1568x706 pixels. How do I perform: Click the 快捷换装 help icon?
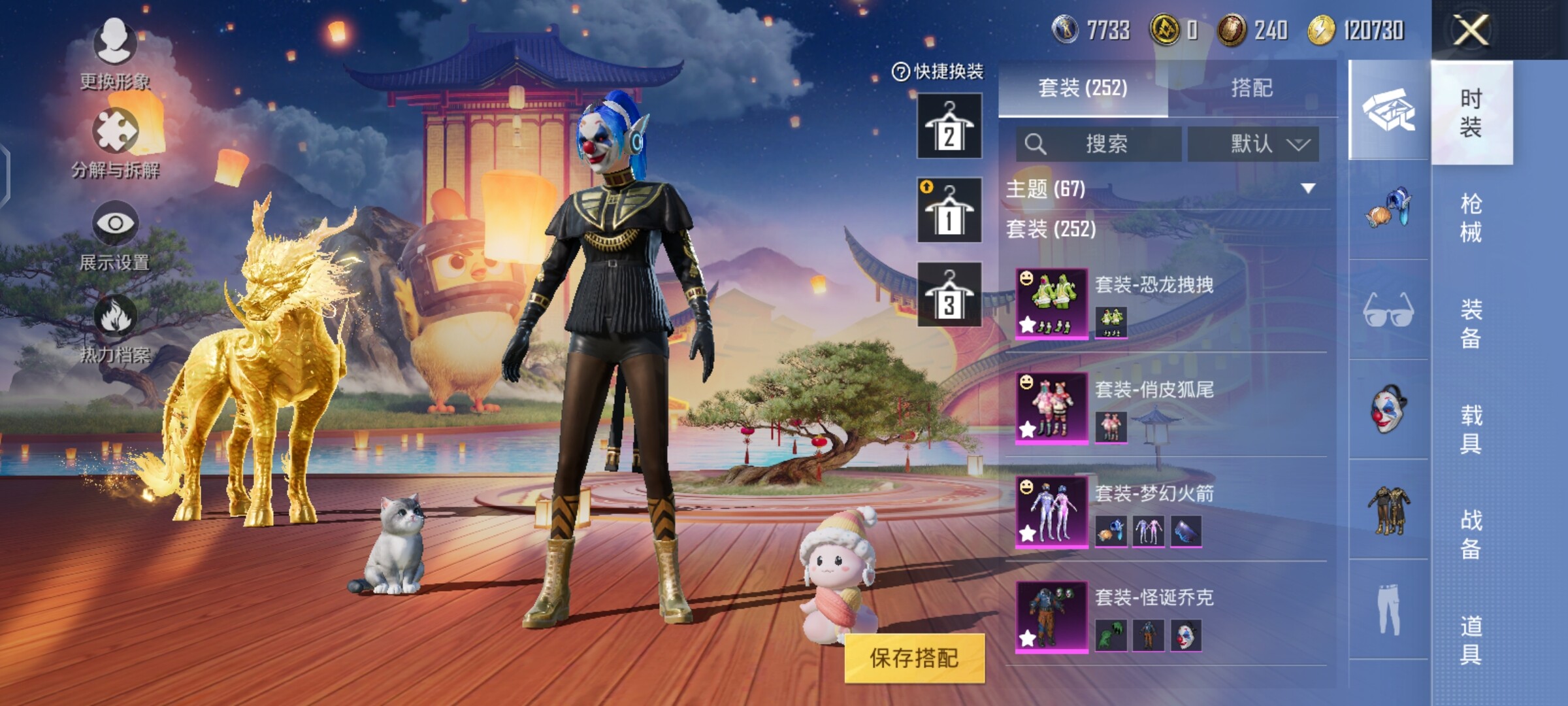[900, 72]
